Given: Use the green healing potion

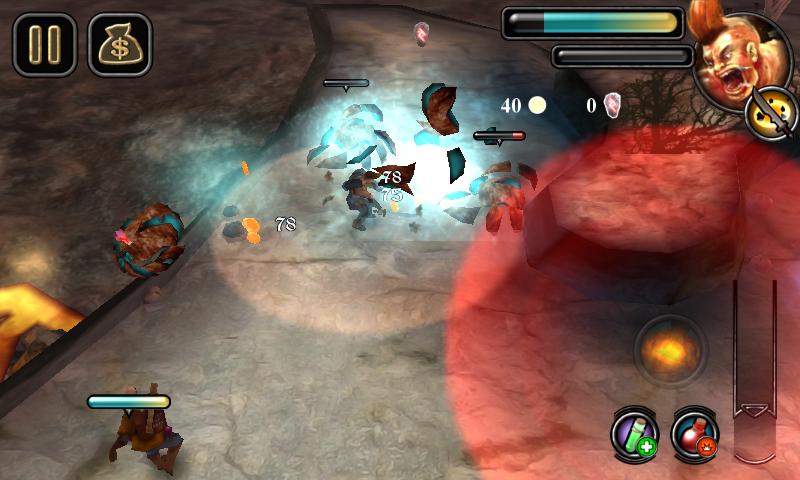Looking at the screenshot, I should (635, 433).
